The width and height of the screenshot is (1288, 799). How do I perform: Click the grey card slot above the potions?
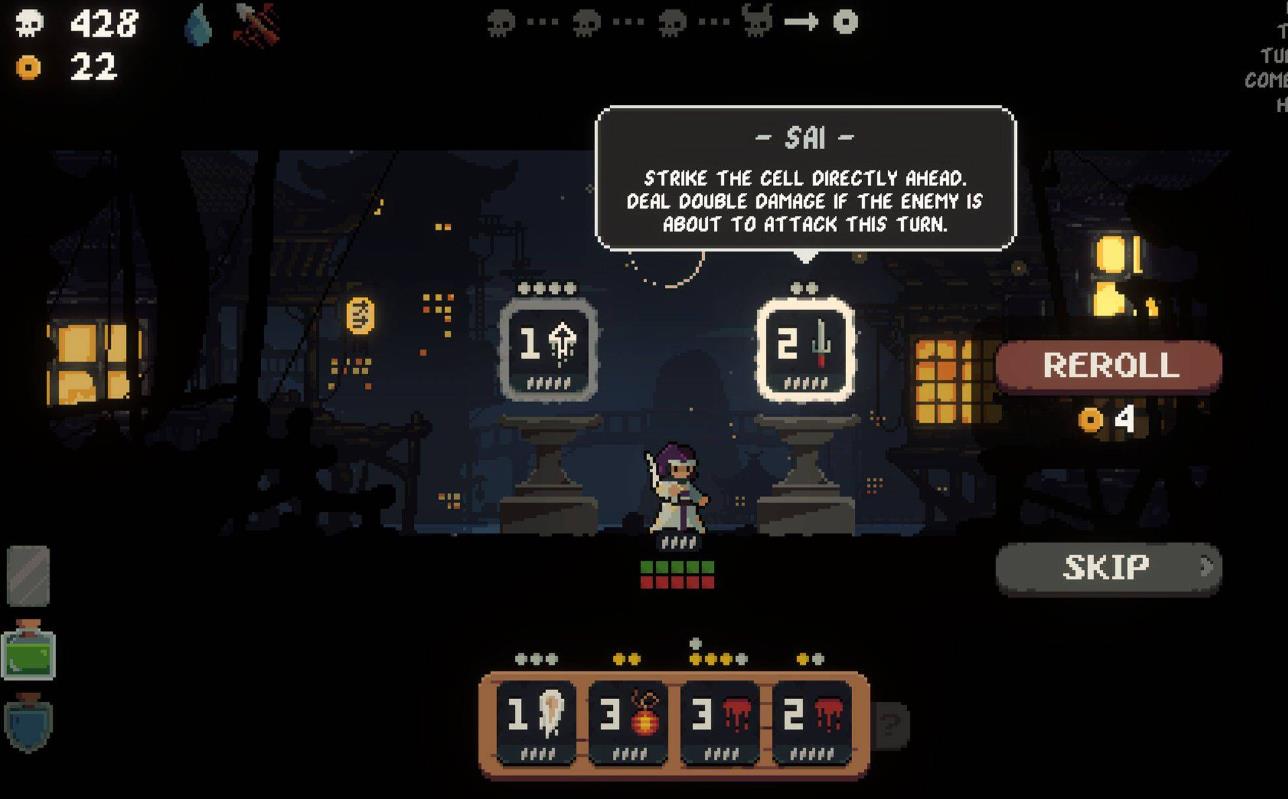point(28,576)
